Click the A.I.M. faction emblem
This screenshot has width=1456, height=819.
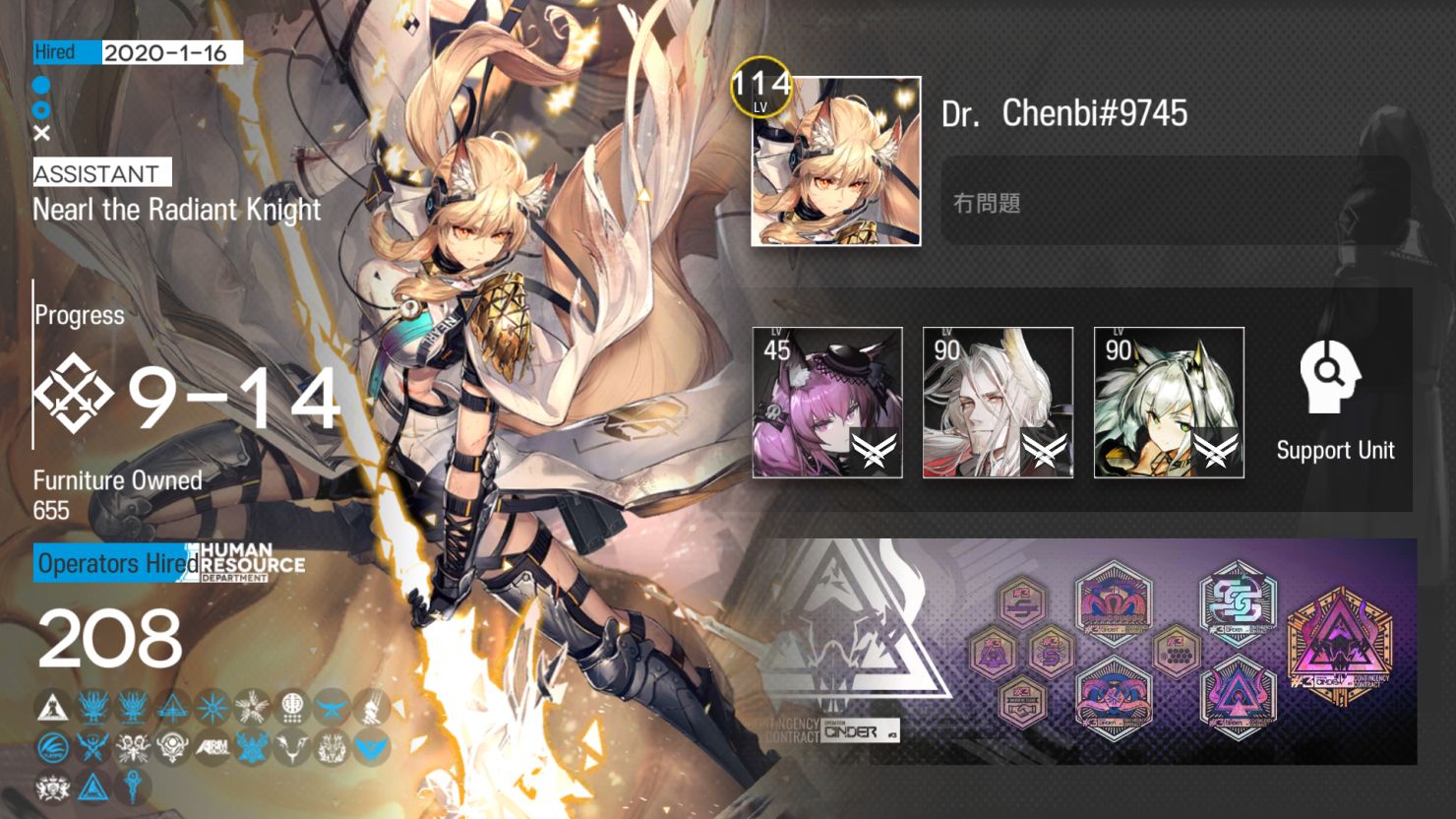coord(213,746)
